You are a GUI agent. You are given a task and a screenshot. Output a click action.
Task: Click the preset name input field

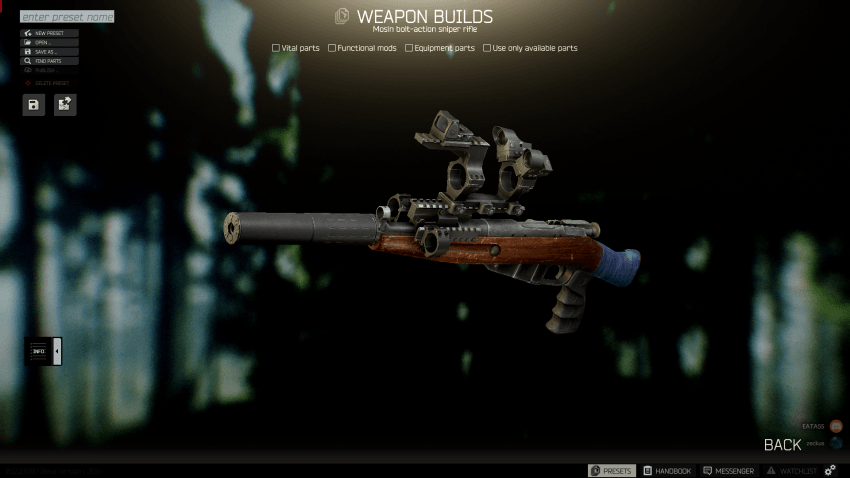pos(67,17)
